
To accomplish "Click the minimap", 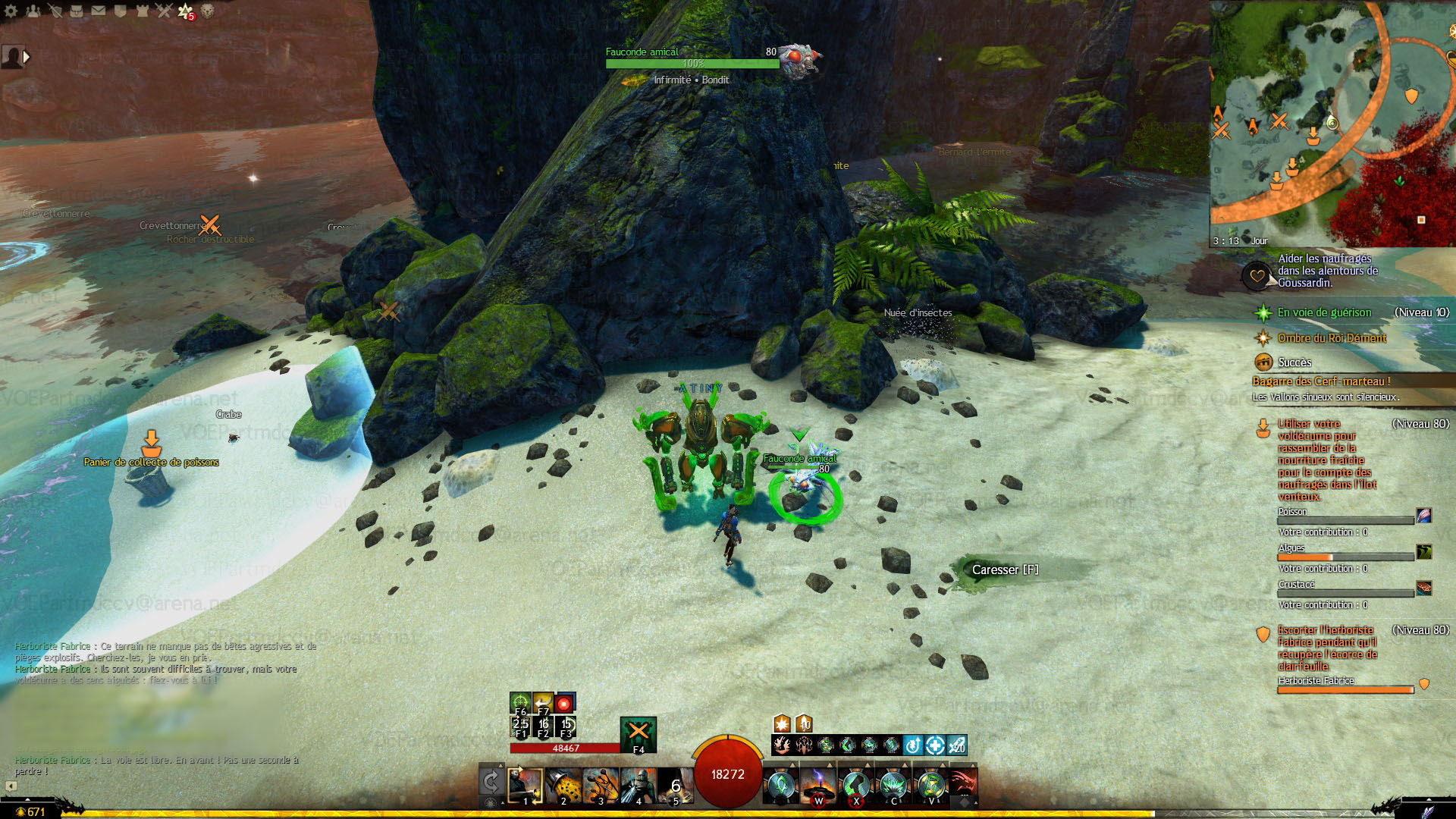I will coord(1332,123).
